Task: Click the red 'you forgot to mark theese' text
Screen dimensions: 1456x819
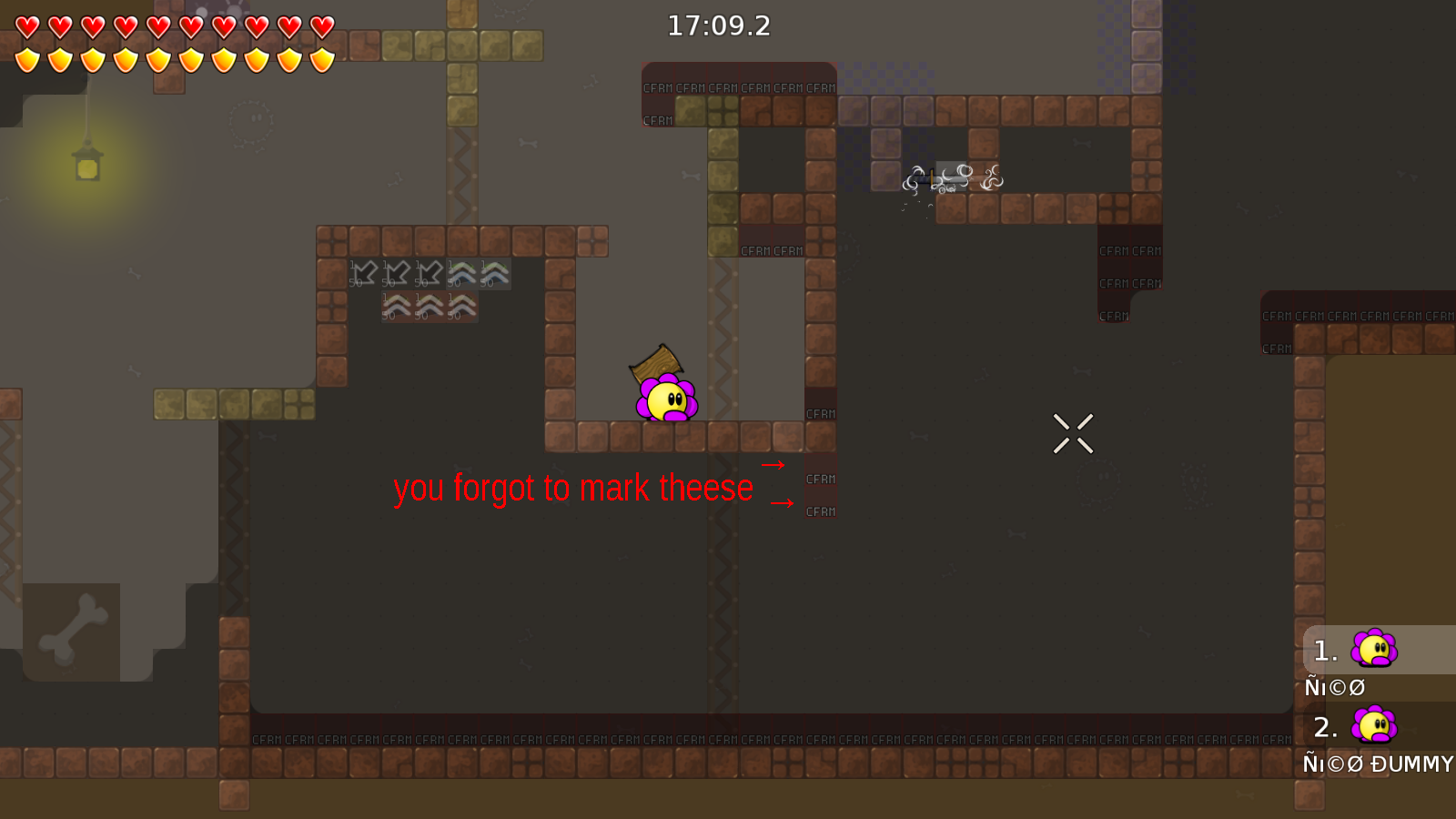Action: [x=573, y=488]
